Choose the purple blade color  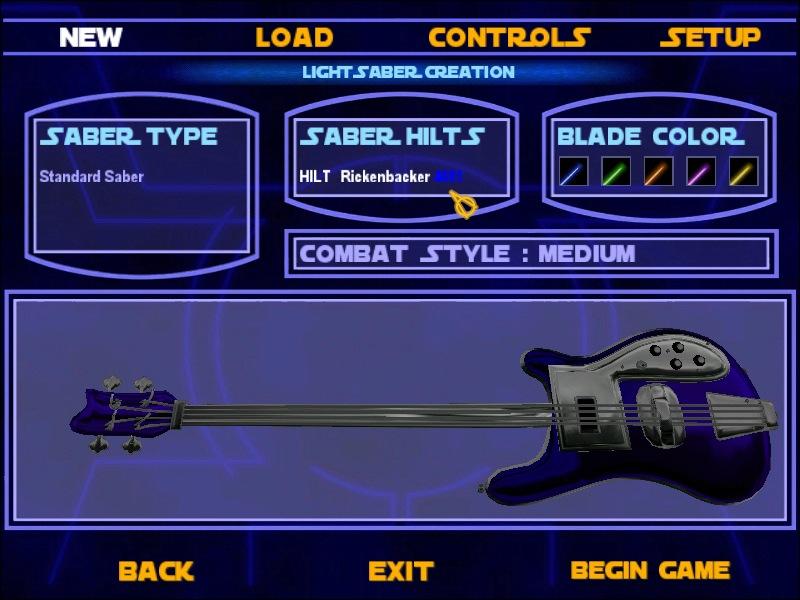point(701,172)
